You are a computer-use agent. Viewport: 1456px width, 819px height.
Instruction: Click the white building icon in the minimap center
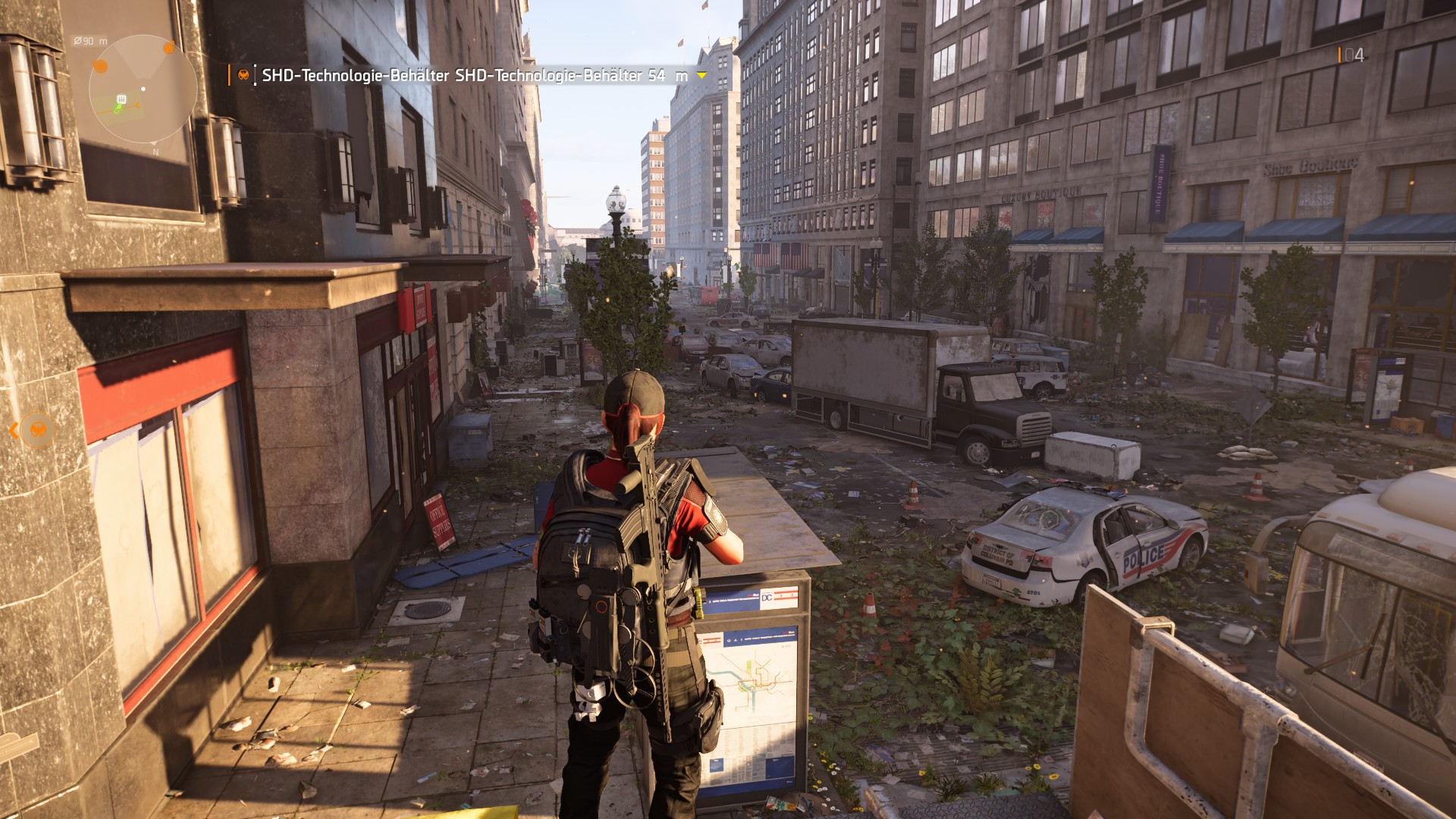[121, 99]
